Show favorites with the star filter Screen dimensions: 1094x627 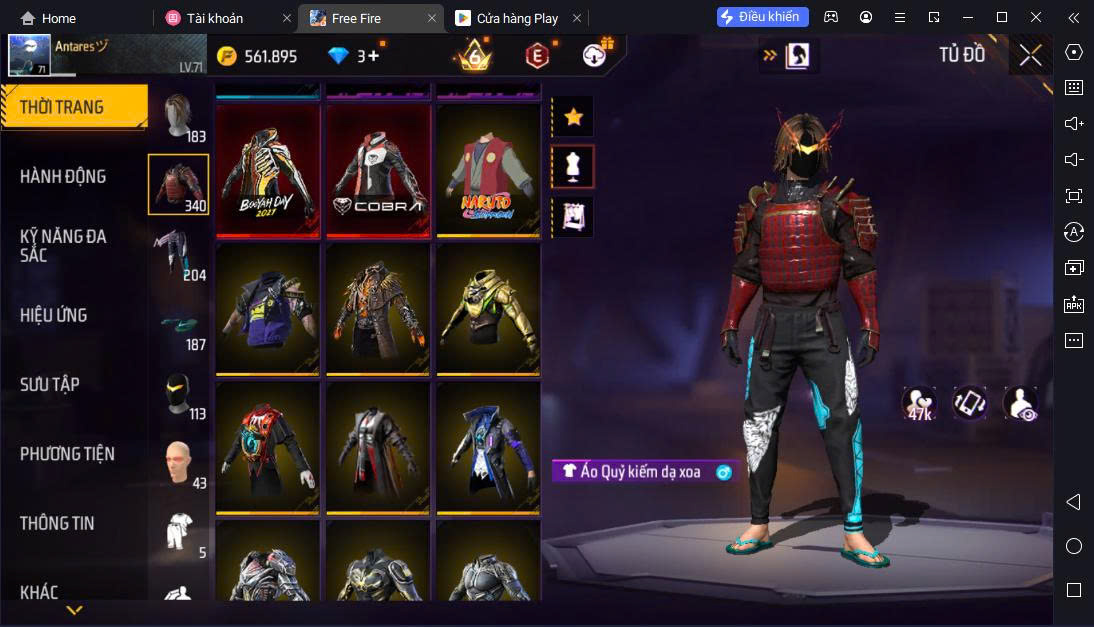(573, 117)
